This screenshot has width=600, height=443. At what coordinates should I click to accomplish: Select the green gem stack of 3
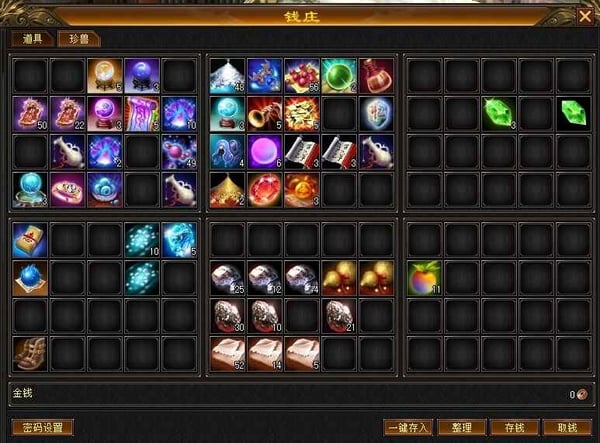click(499, 111)
